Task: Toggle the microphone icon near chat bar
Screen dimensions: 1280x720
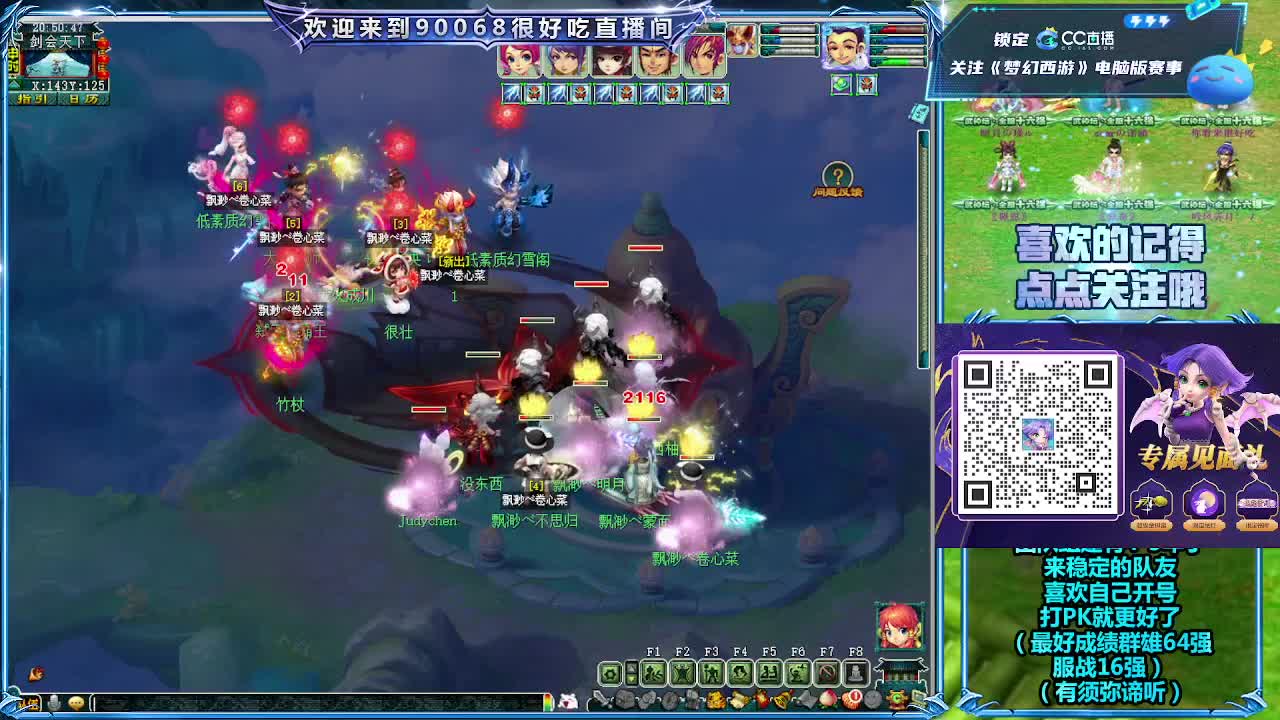Action: (x=55, y=702)
